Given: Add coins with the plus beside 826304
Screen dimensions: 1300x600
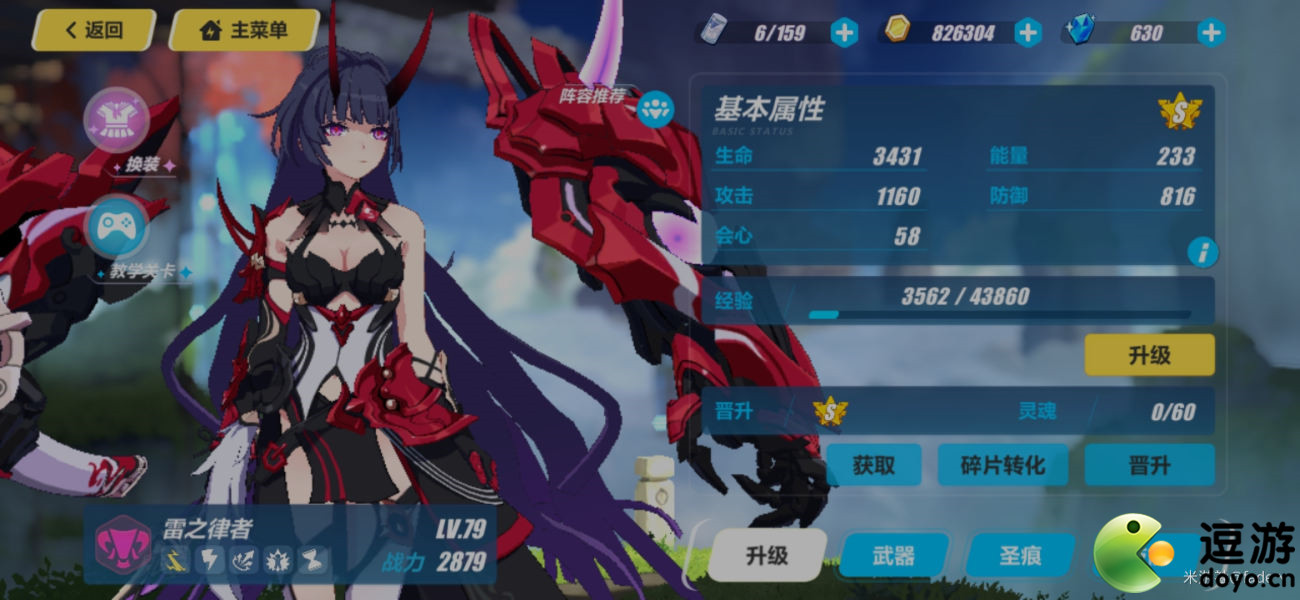Looking at the screenshot, I should [1028, 33].
